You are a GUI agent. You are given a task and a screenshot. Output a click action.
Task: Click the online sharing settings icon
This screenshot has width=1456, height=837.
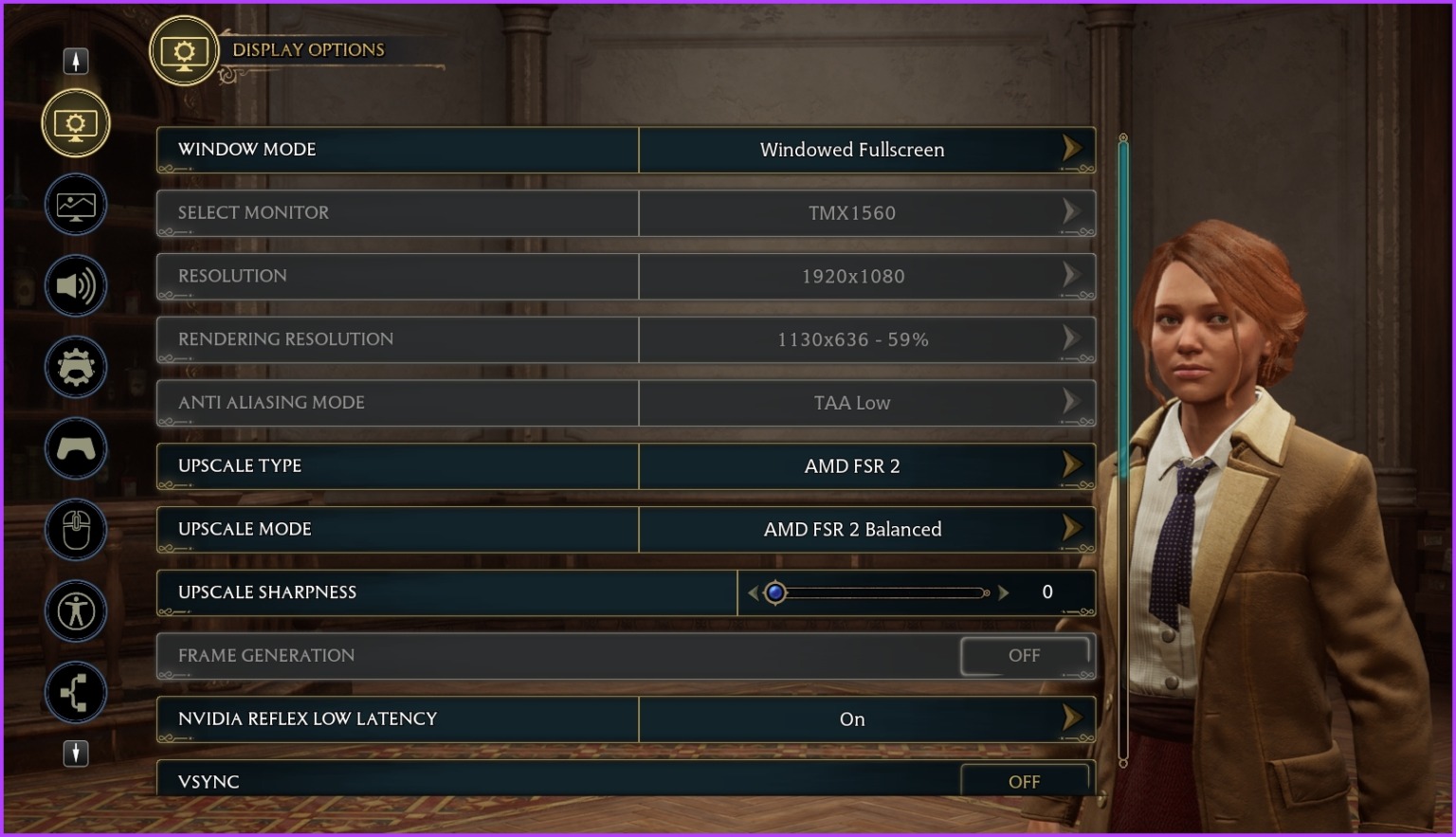(76, 693)
